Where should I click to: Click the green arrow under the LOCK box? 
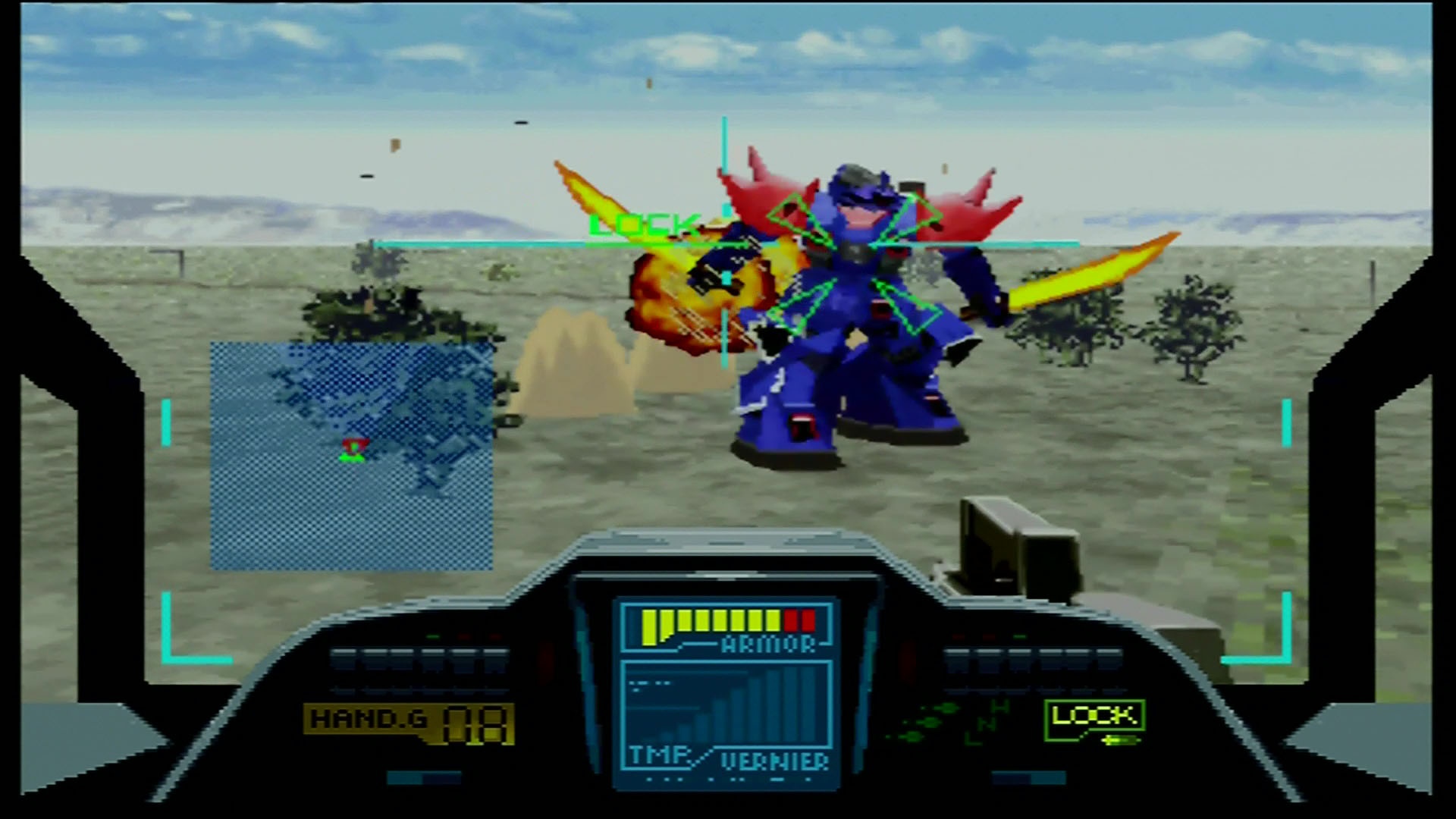1119,739
